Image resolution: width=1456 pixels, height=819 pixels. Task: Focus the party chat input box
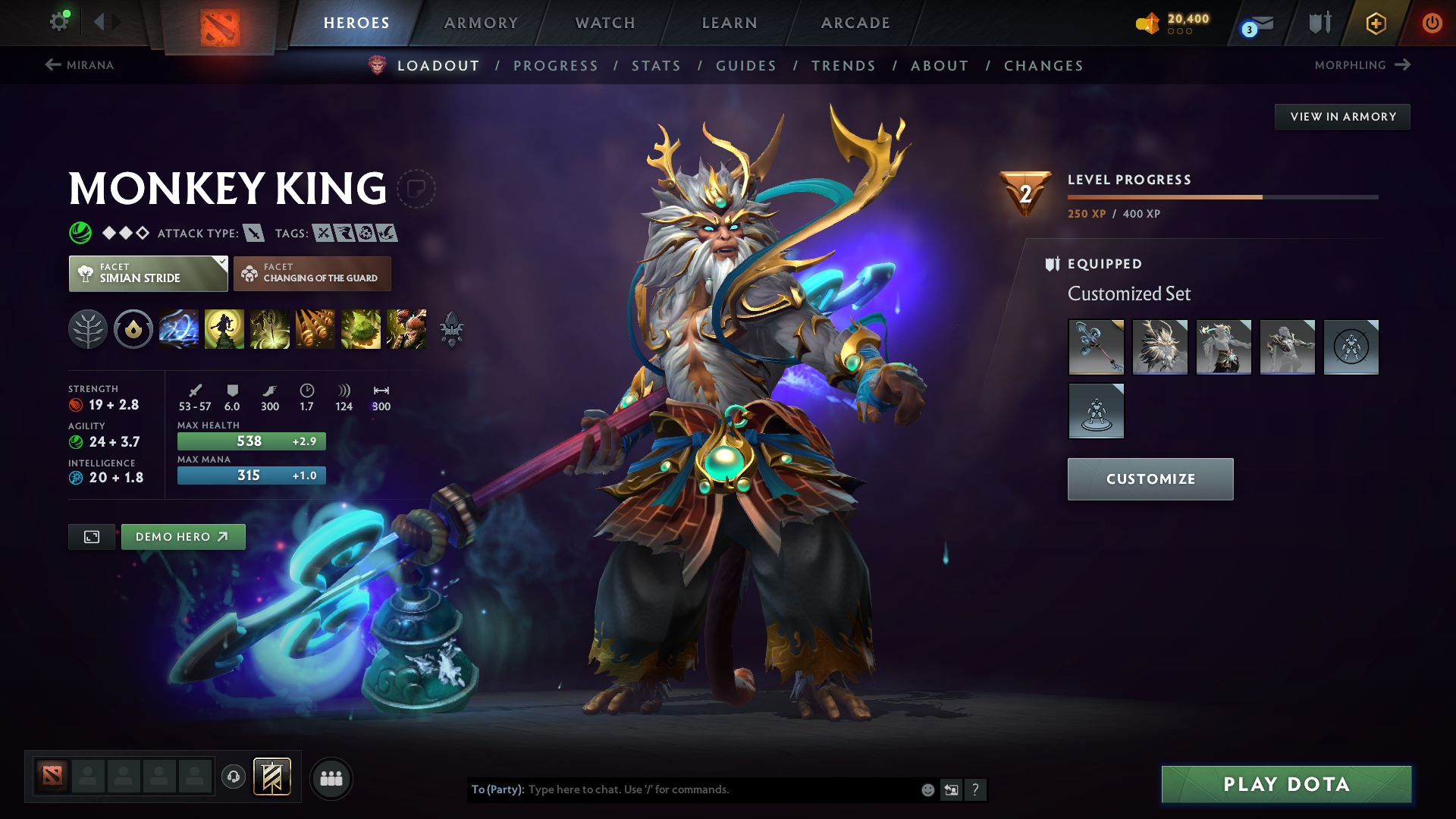(x=720, y=789)
